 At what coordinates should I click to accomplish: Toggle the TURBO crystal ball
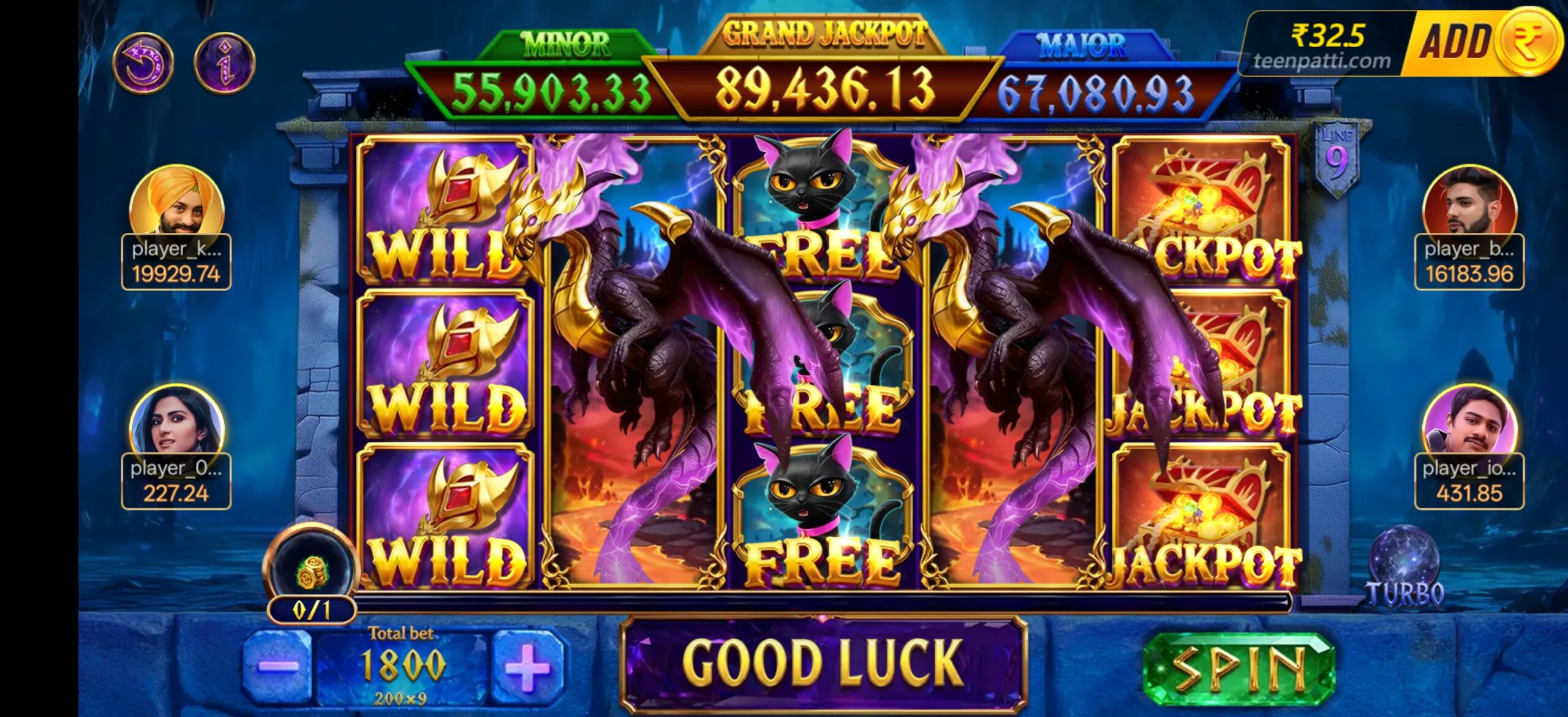coord(1404,564)
